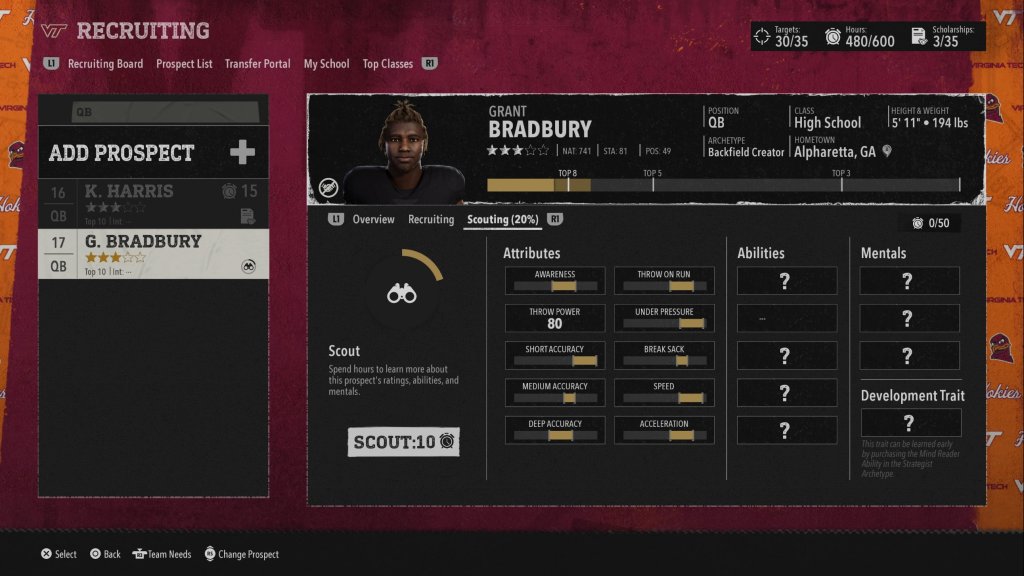Switch to the Prospect List tab
Screen dimensions: 1024x576
click(184, 64)
